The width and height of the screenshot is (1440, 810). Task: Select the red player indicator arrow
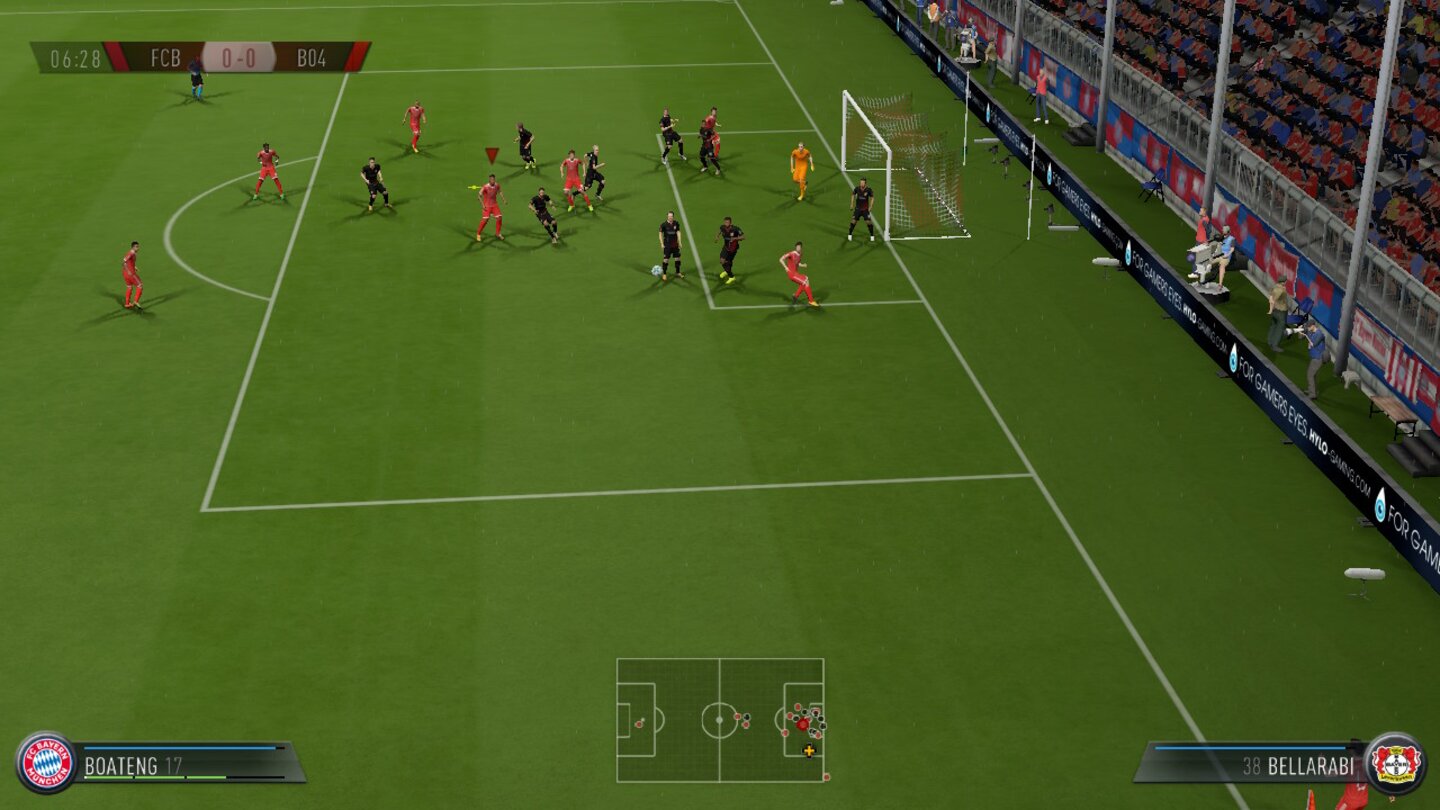click(491, 155)
